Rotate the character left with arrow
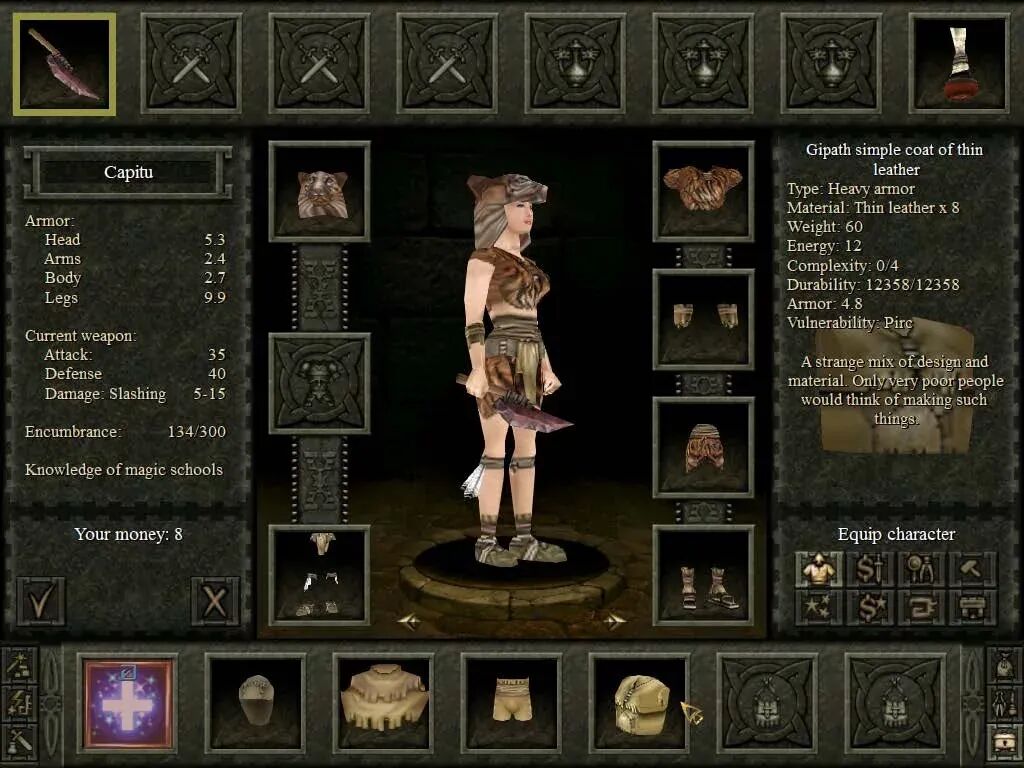The image size is (1024, 768). [x=408, y=621]
